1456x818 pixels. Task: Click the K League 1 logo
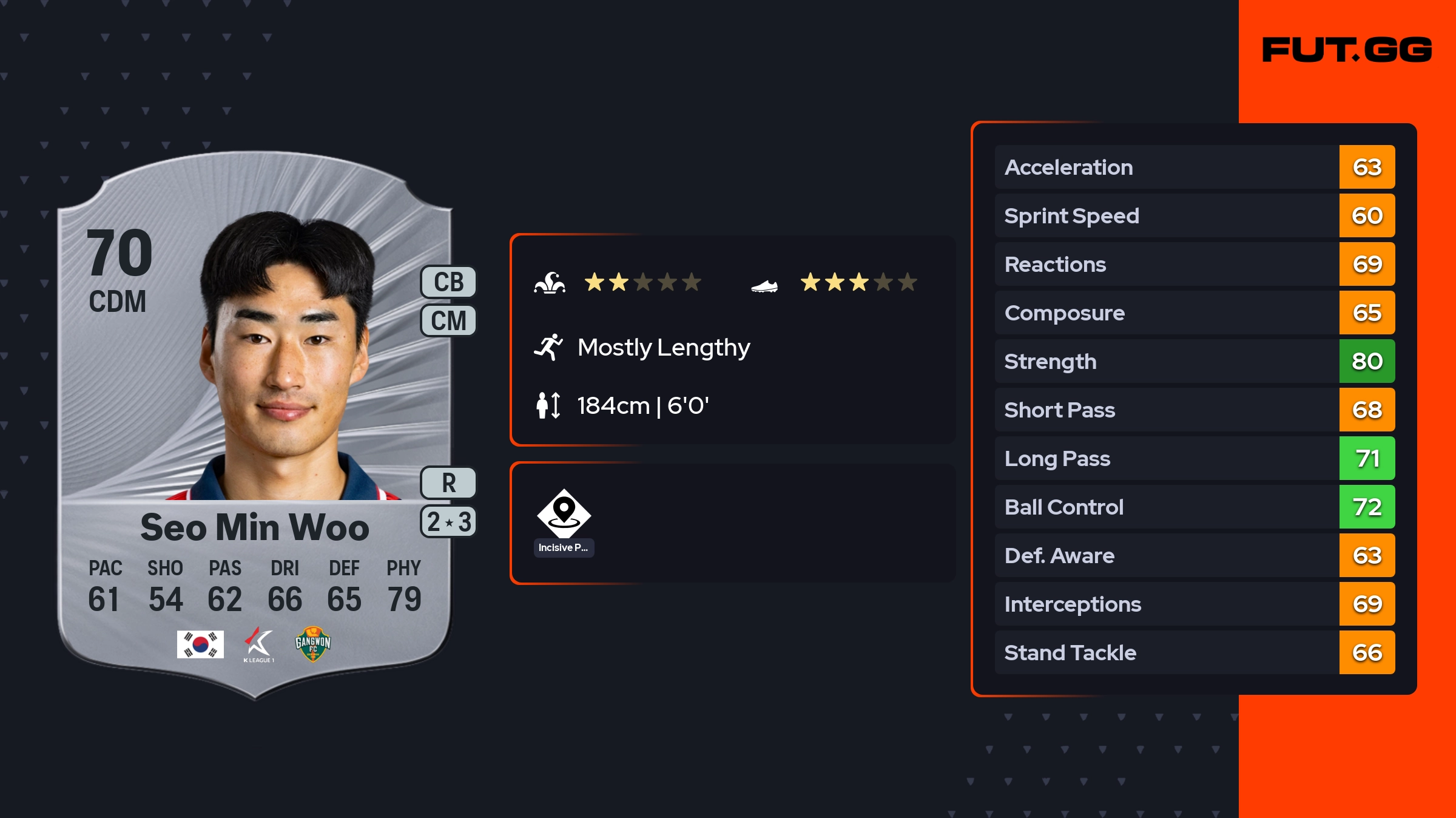pyautogui.click(x=259, y=644)
